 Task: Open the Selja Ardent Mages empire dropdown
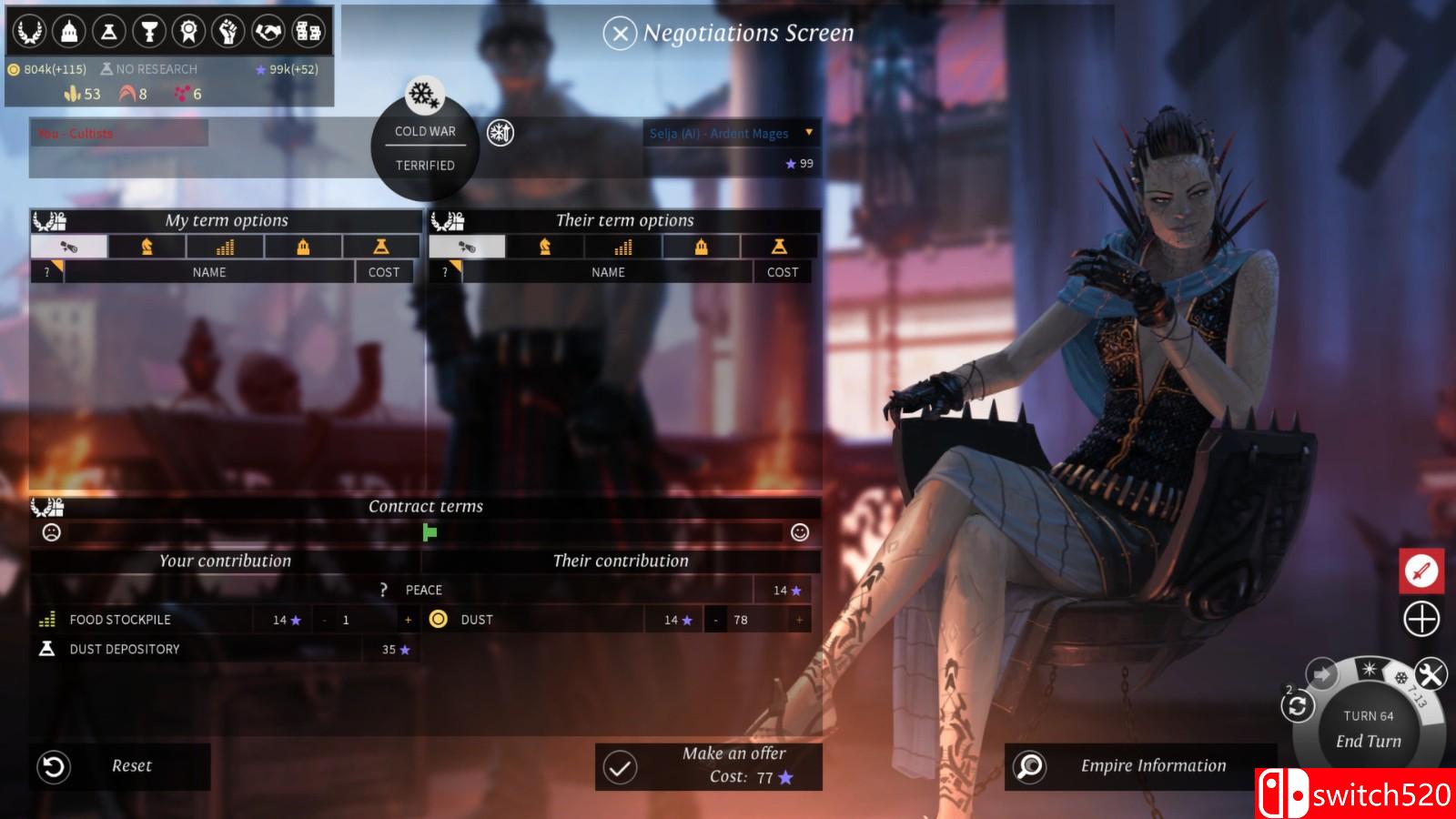pyautogui.click(x=808, y=133)
